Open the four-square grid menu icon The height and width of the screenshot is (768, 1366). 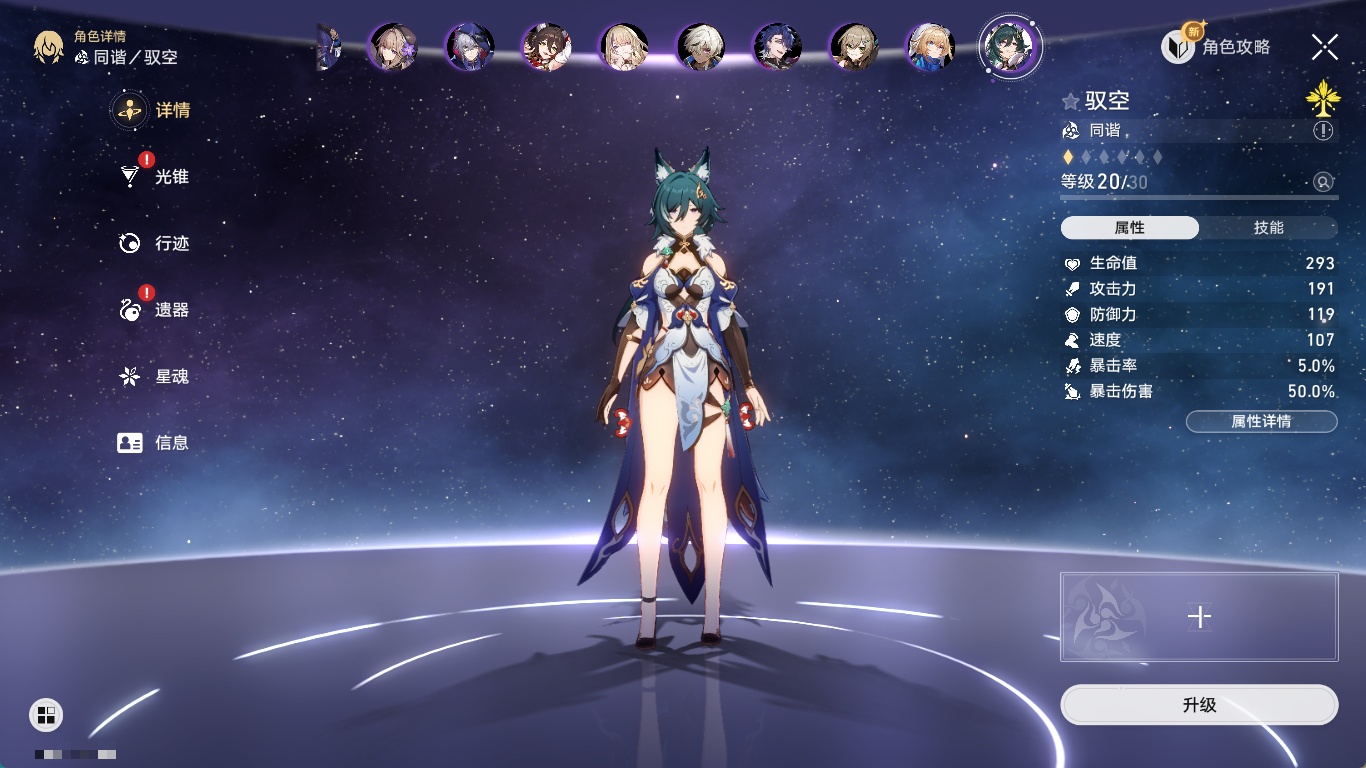pyautogui.click(x=46, y=714)
